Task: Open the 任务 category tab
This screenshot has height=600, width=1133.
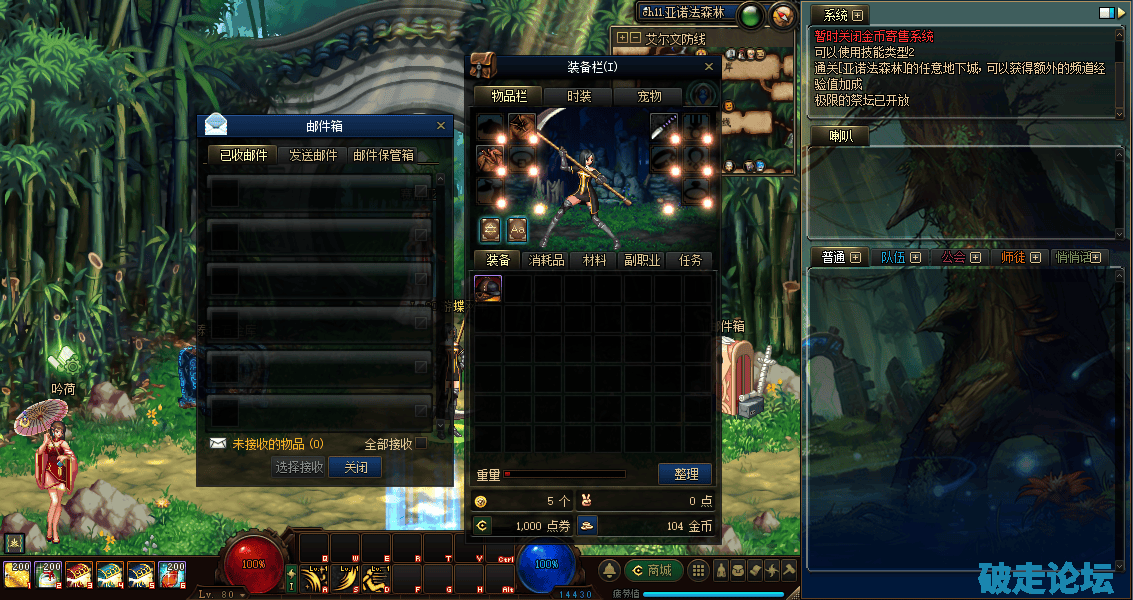Action: 690,260
